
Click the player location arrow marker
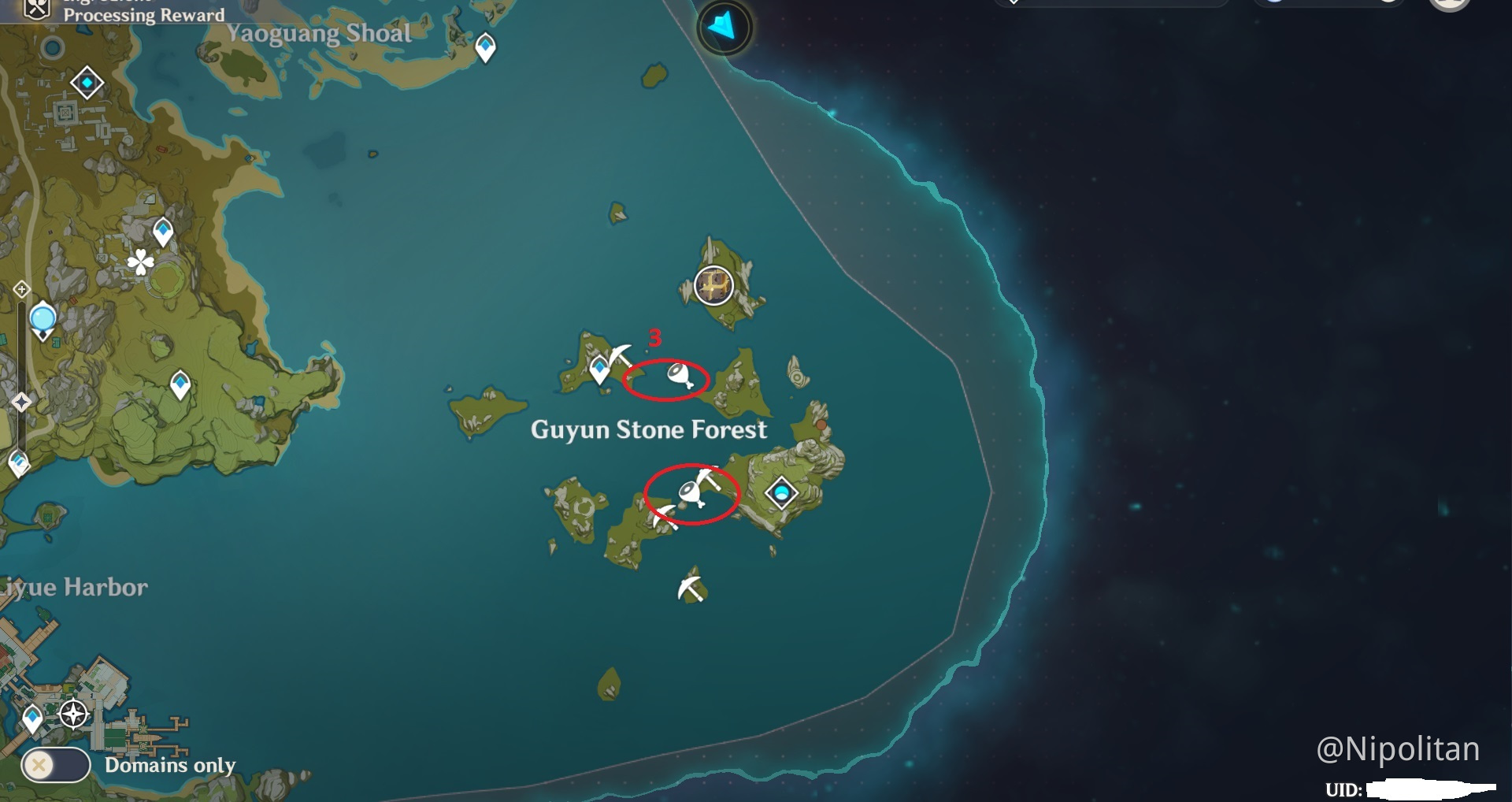724,28
